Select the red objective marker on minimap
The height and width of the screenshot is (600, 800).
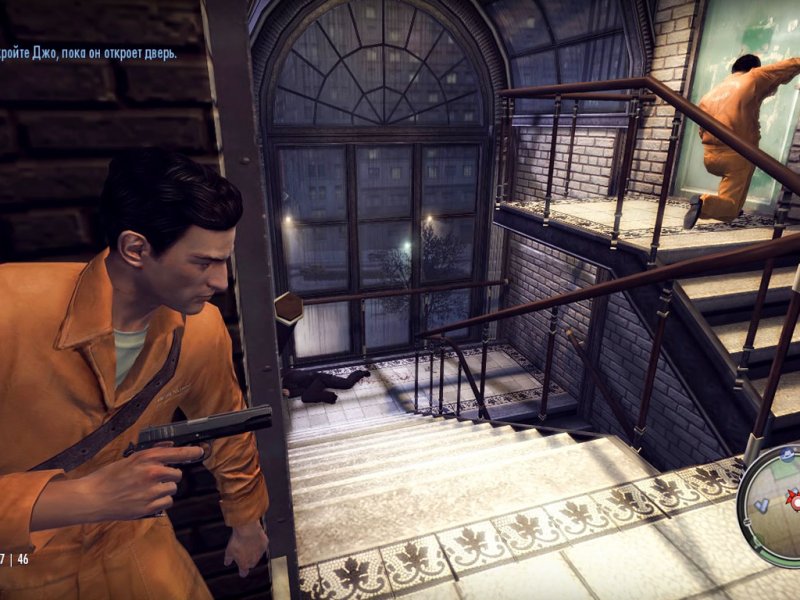[794, 497]
